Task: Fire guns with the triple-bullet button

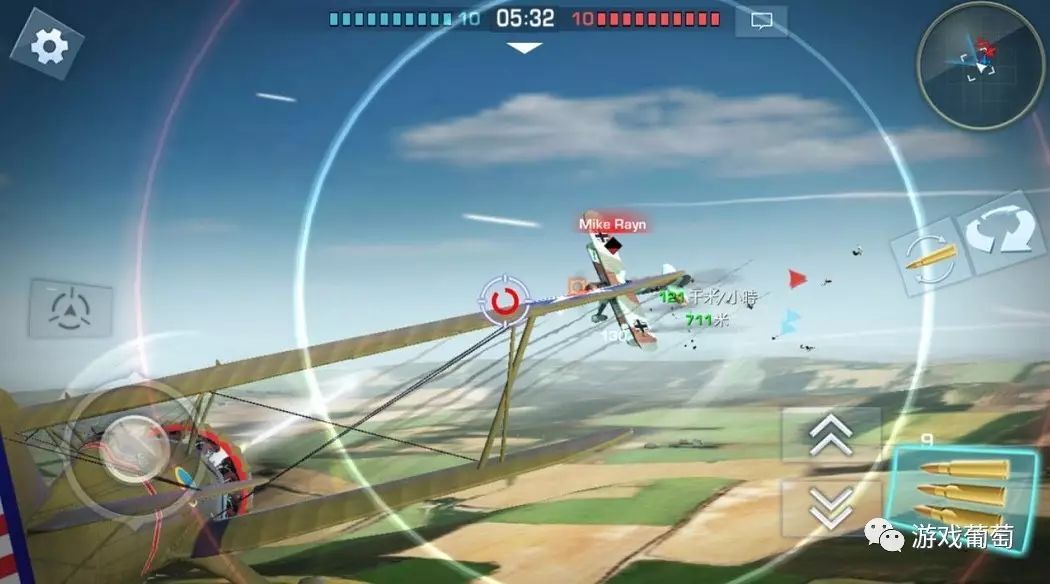Action: (x=960, y=492)
